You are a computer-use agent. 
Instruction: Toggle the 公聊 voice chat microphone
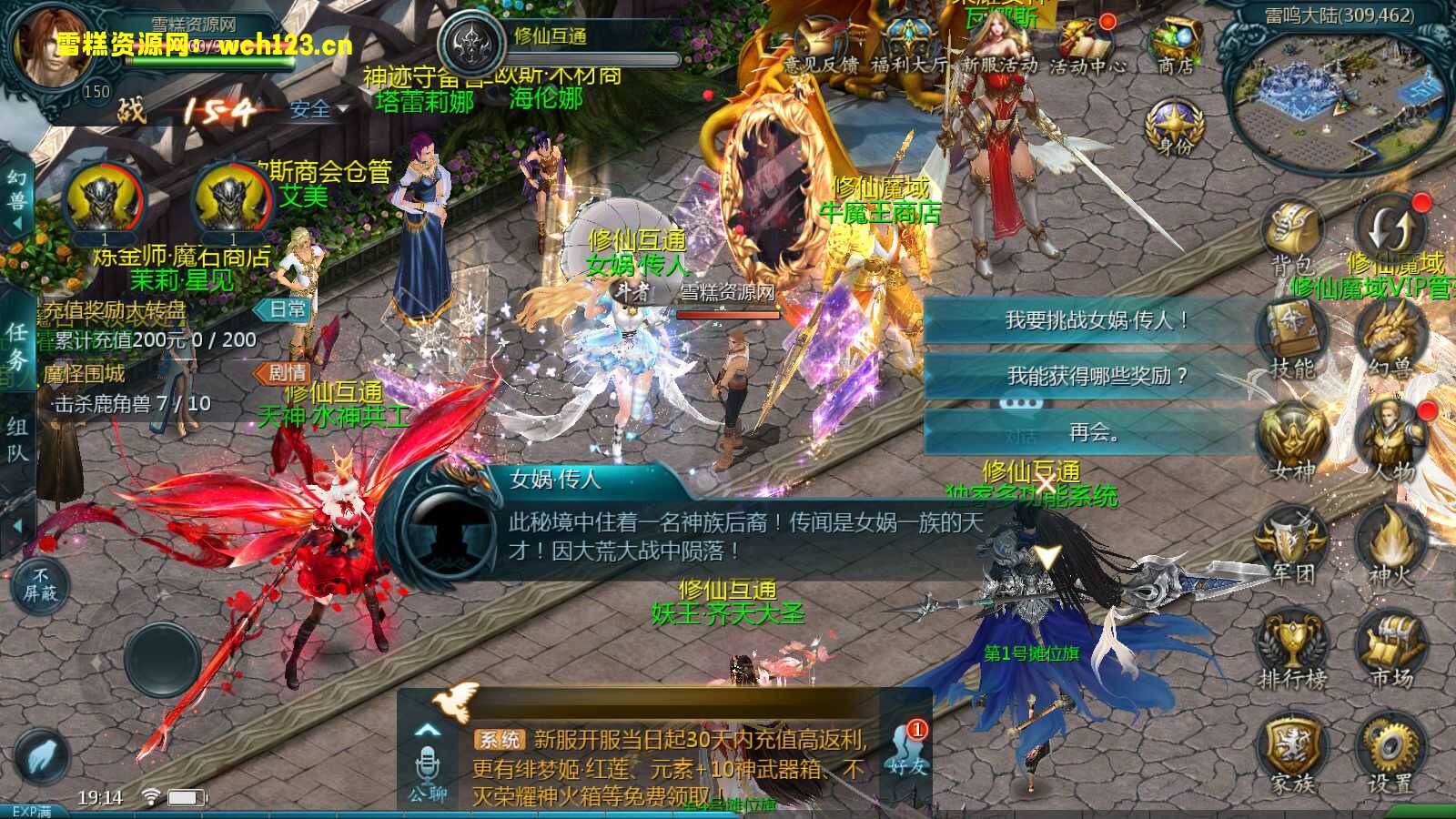(x=427, y=764)
